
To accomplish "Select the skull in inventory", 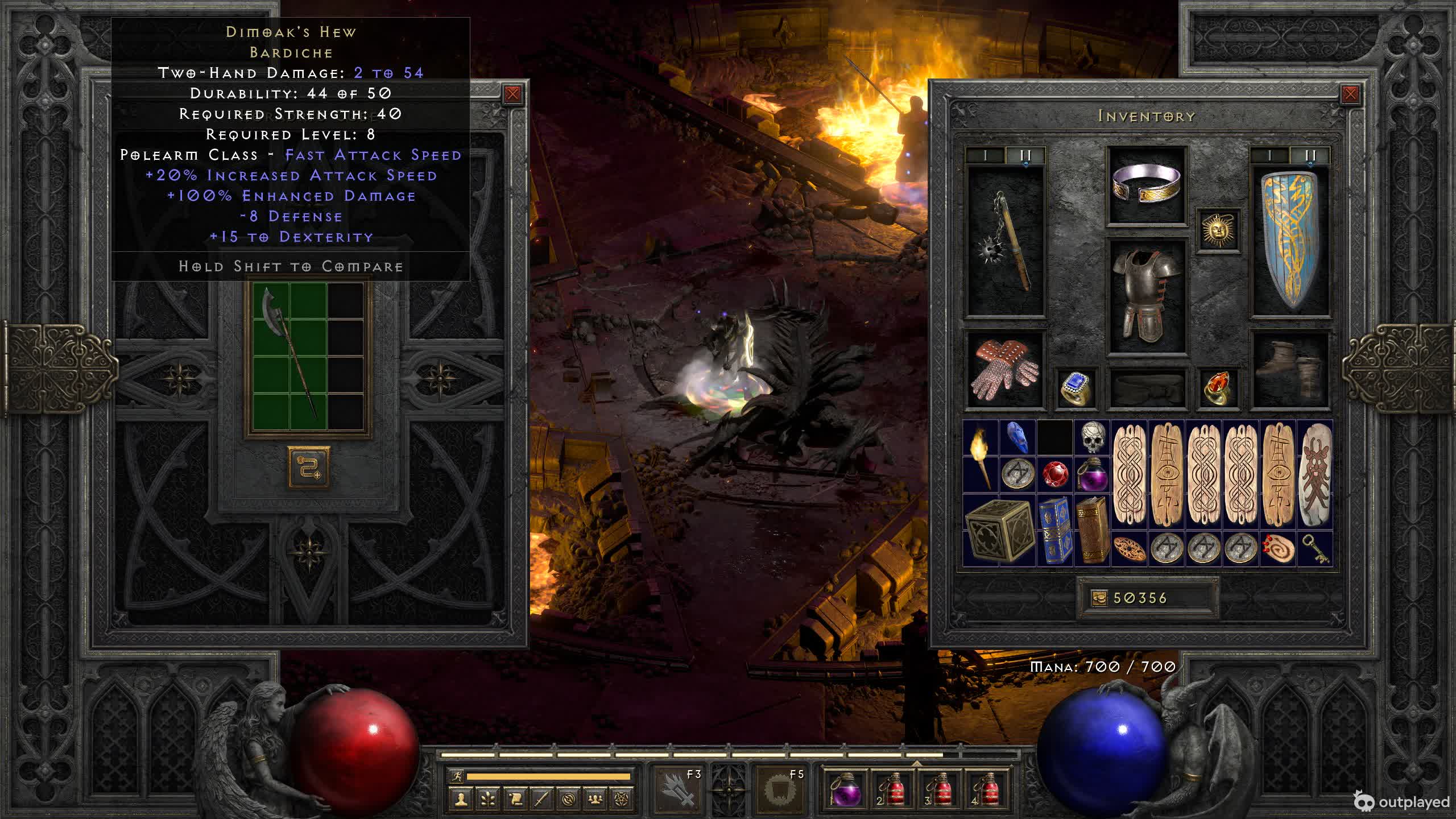I will pos(1092,437).
